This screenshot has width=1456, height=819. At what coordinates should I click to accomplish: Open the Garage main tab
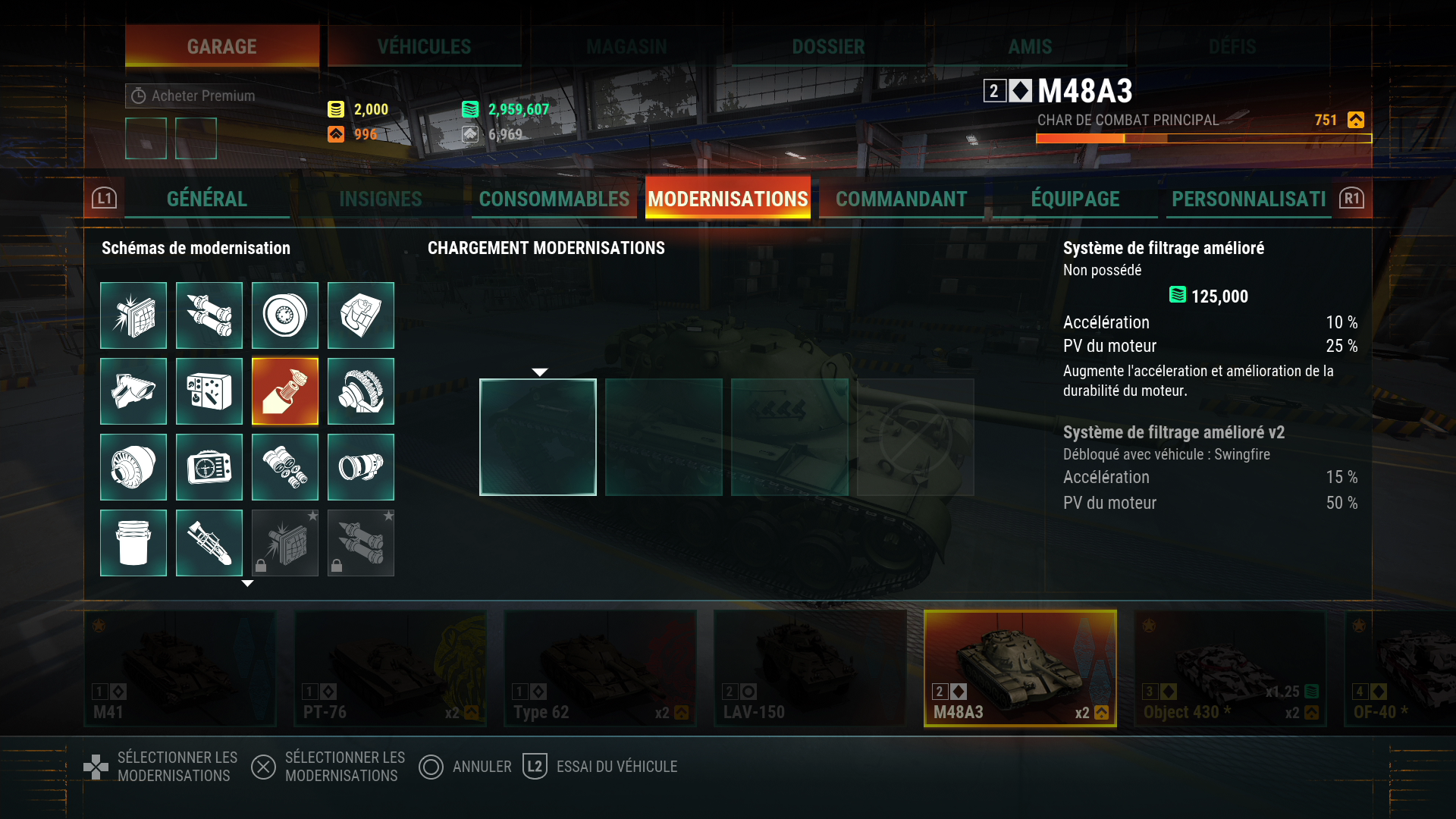(221, 46)
